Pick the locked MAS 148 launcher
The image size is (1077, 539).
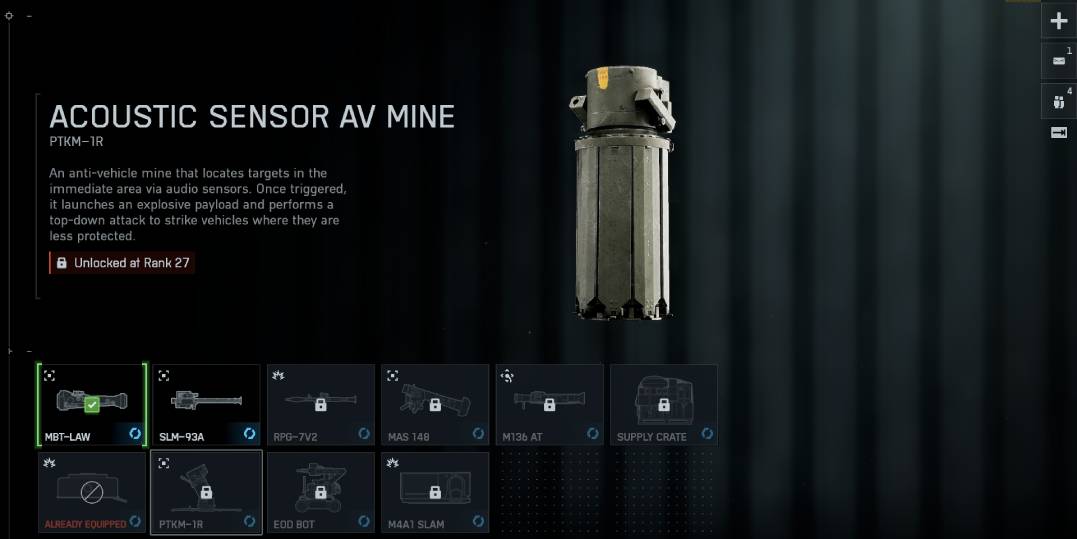pos(435,404)
